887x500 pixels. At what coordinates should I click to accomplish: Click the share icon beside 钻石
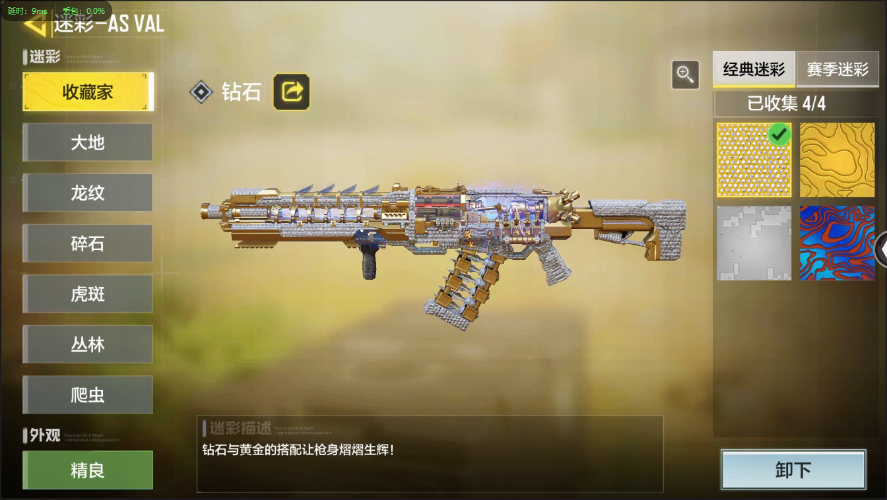[292, 92]
